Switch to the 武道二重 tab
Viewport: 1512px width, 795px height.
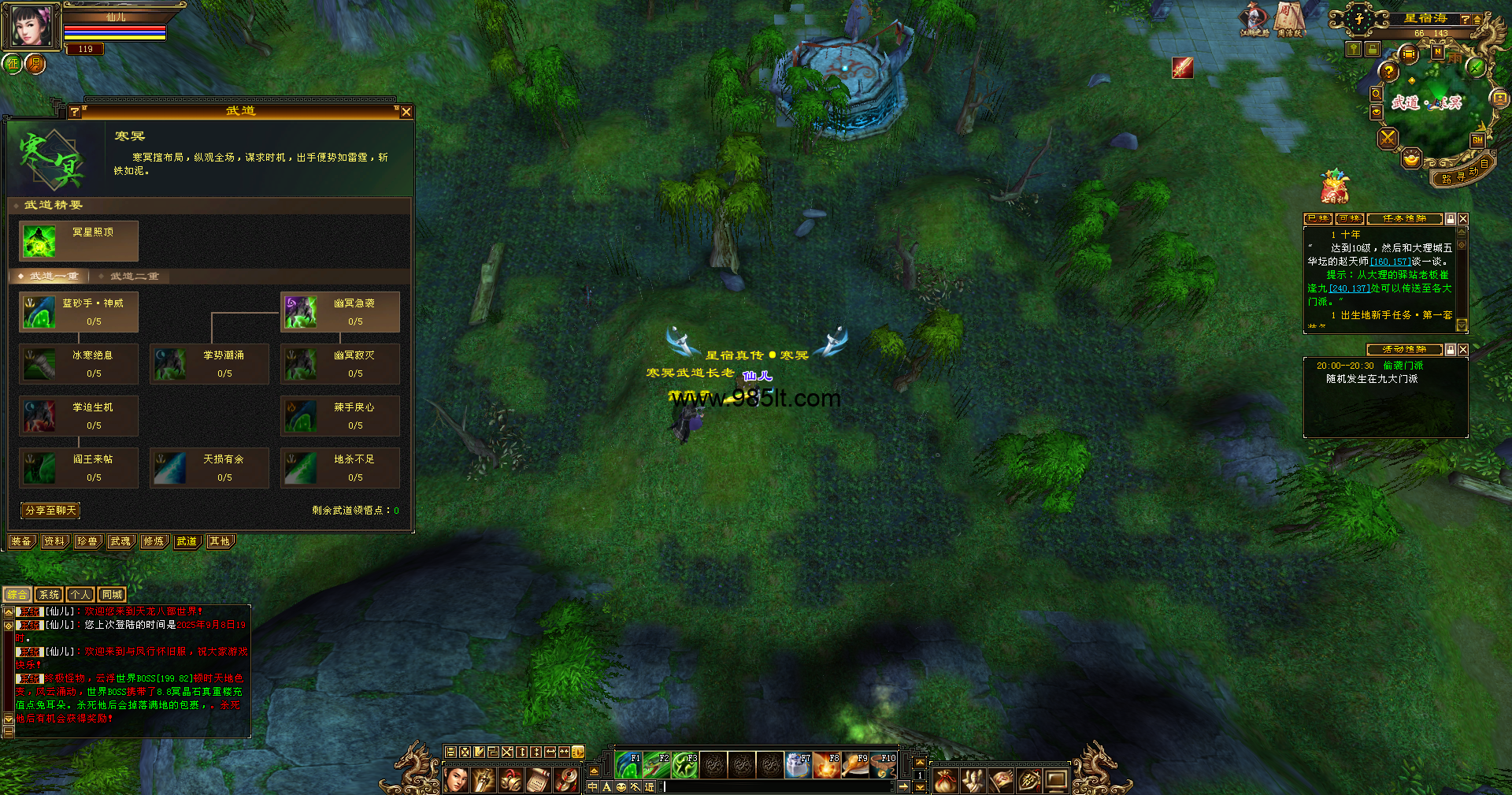click(134, 277)
